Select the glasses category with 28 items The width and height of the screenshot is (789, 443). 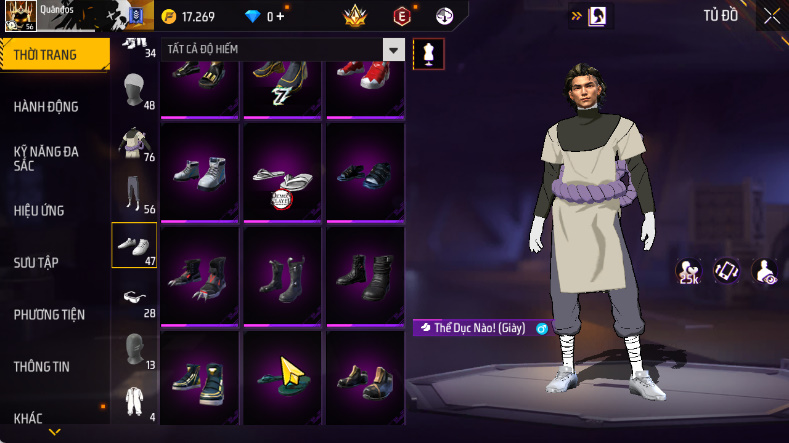[x=133, y=297]
